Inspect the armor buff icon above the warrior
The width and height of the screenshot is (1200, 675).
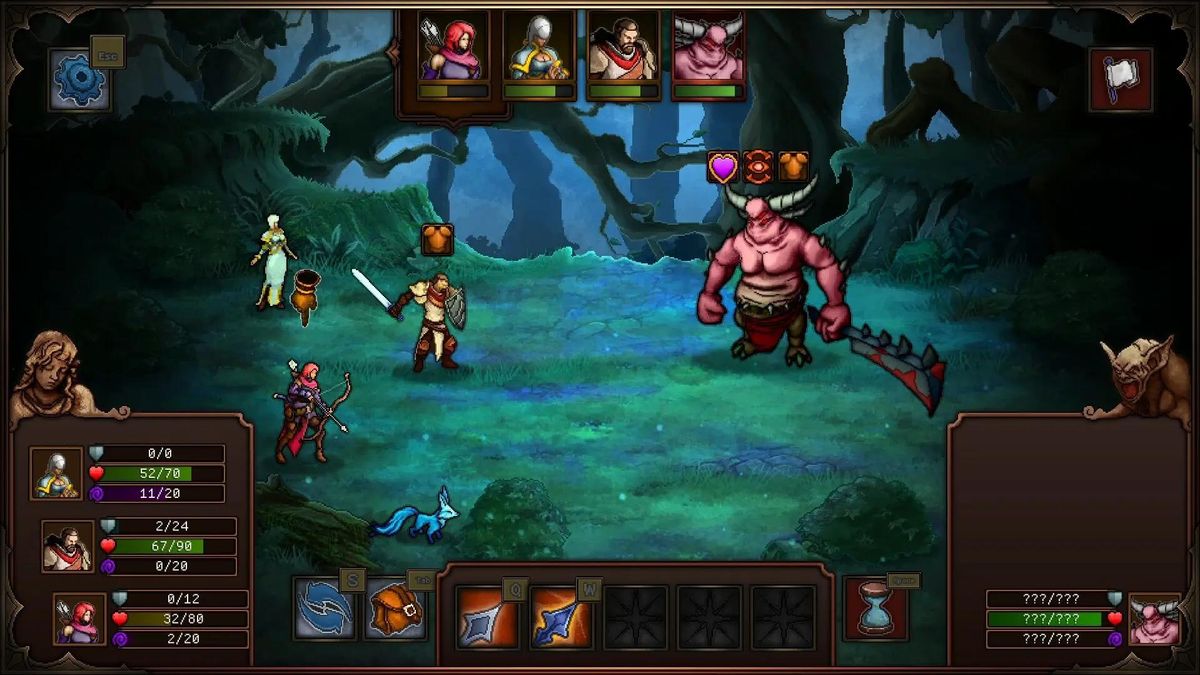pos(437,240)
